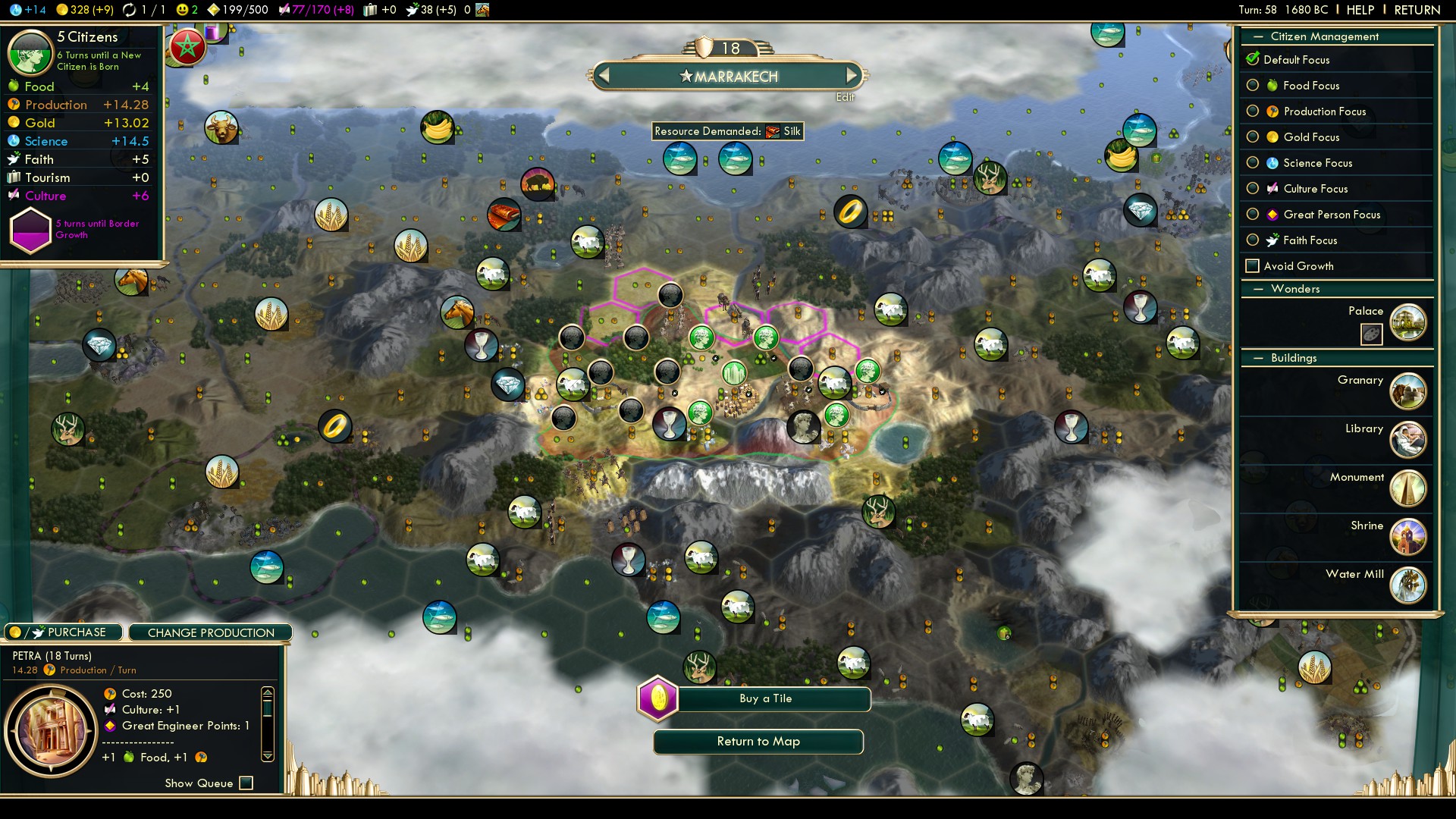The width and height of the screenshot is (1456, 819).
Task: Click RETURN in top bar
Action: tap(1417, 10)
